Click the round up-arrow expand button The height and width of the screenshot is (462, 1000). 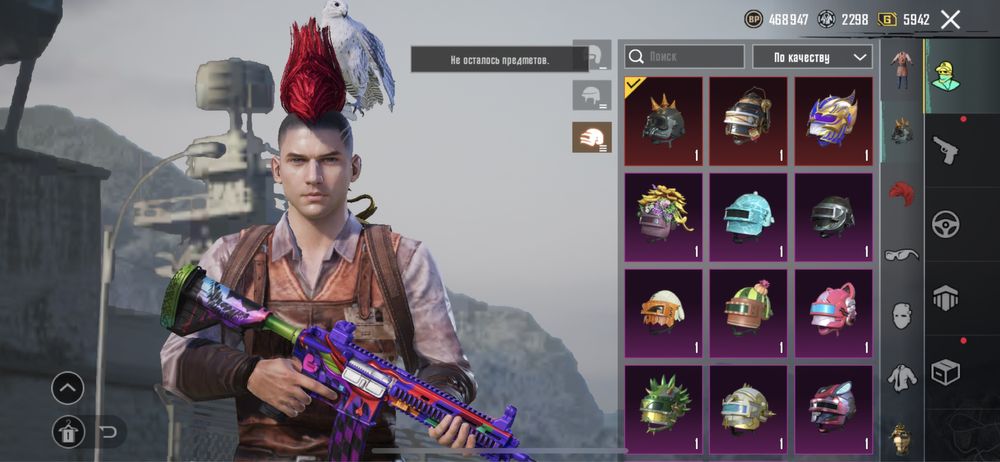click(x=67, y=388)
